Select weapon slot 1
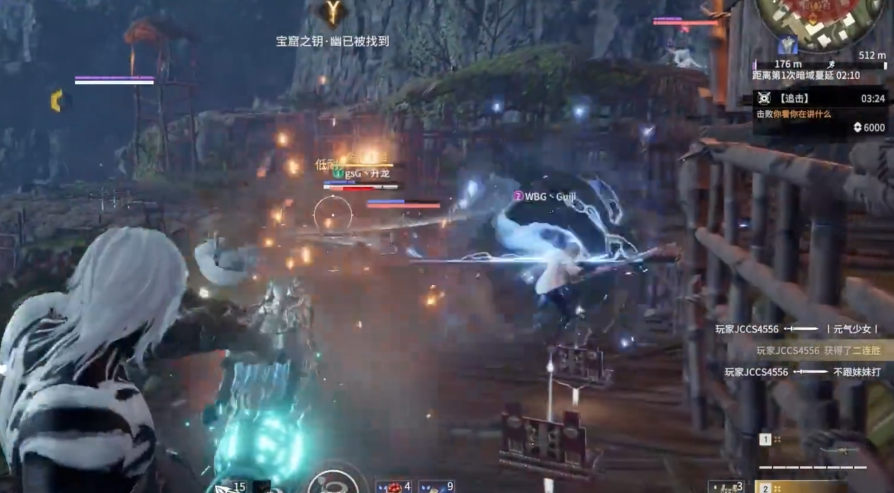This screenshot has height=493, width=894. pyautogui.click(x=765, y=439)
